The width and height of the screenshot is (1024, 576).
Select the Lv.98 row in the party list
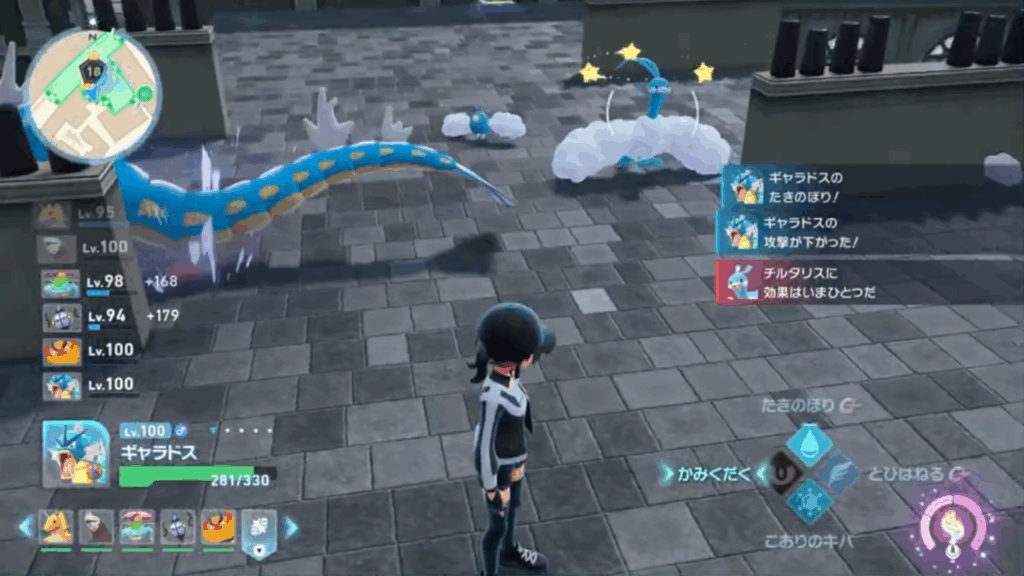coord(85,282)
